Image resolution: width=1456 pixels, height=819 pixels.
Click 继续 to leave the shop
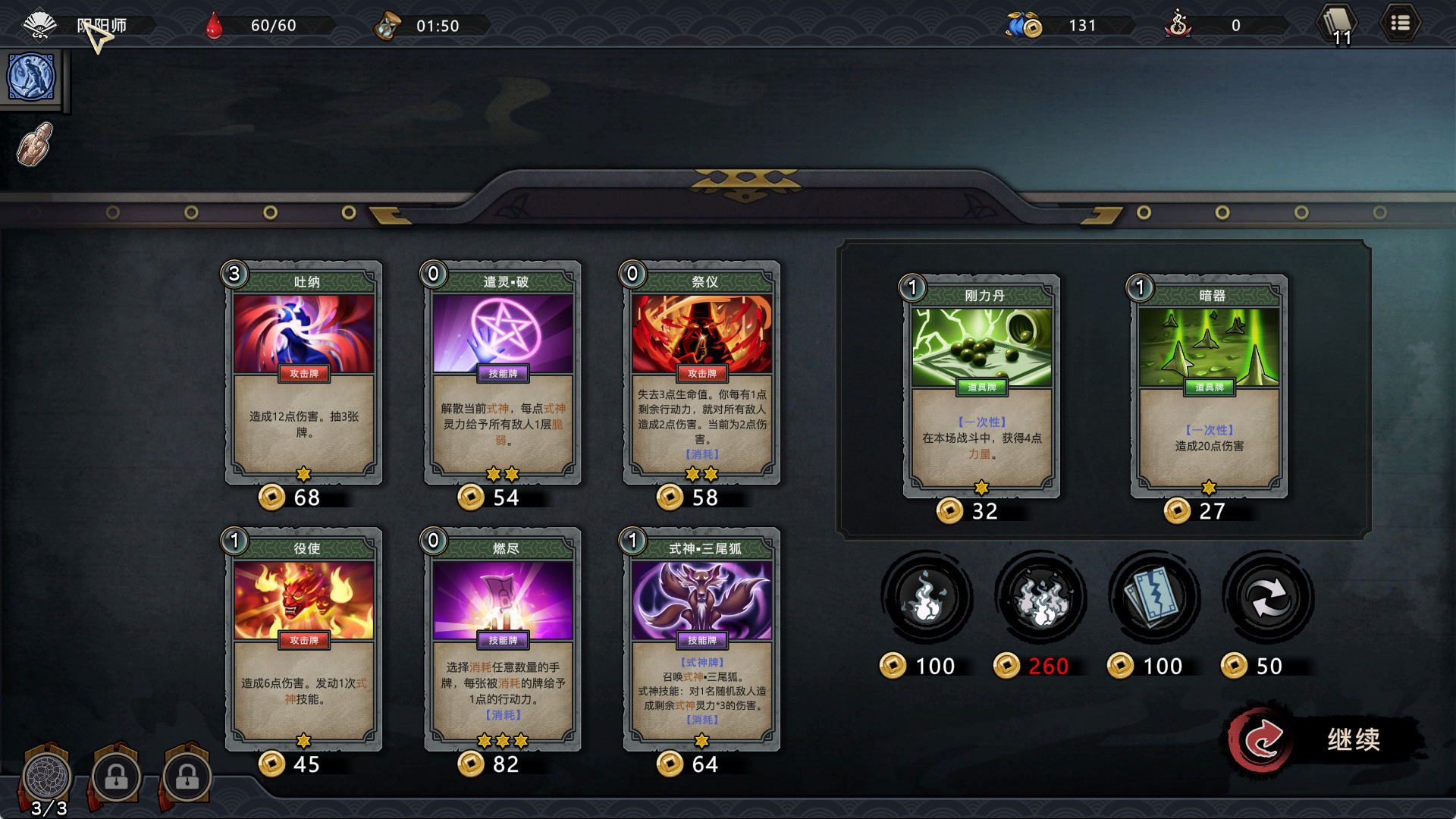(1327, 739)
